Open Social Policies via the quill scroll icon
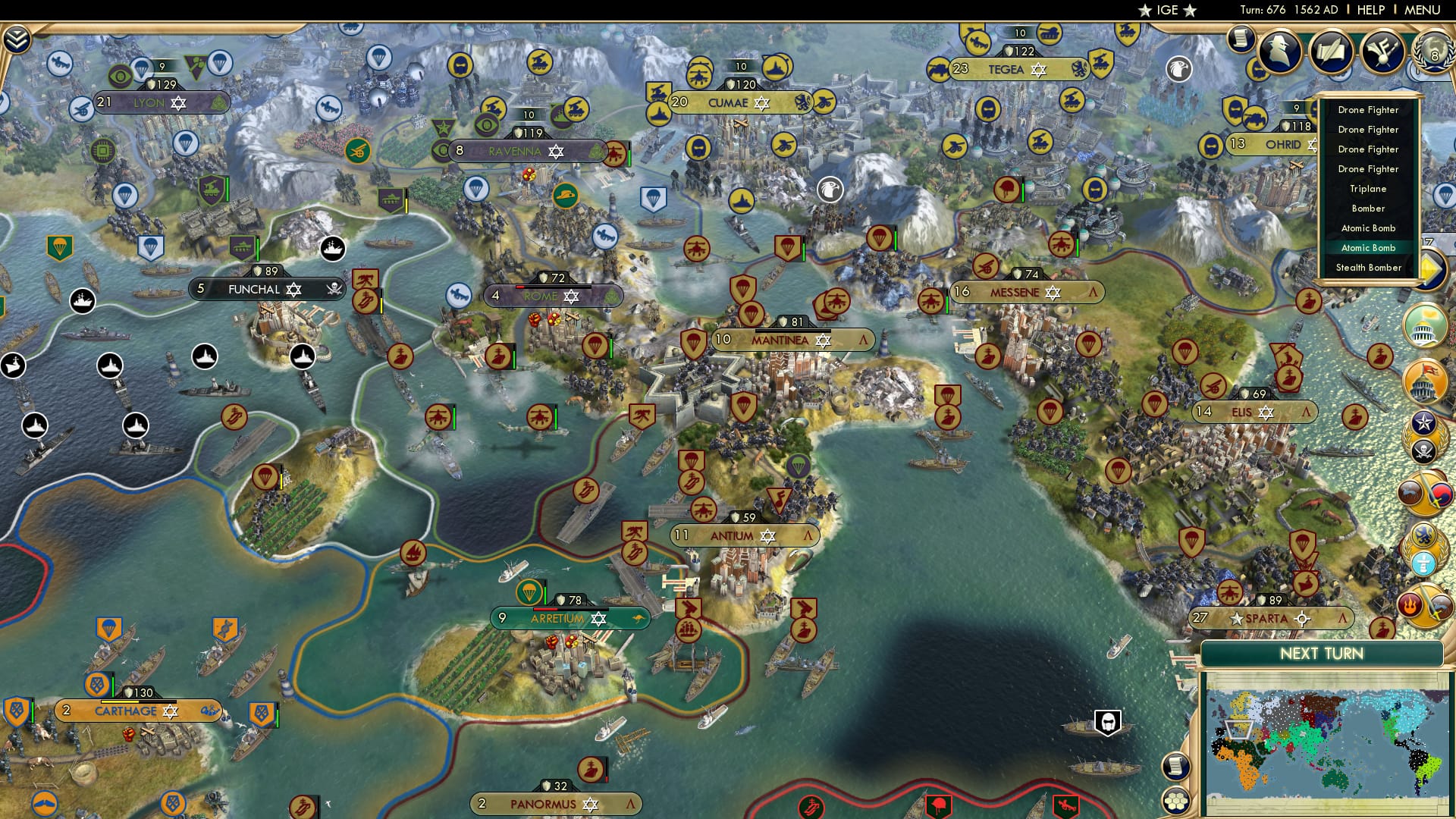 coord(1331,52)
